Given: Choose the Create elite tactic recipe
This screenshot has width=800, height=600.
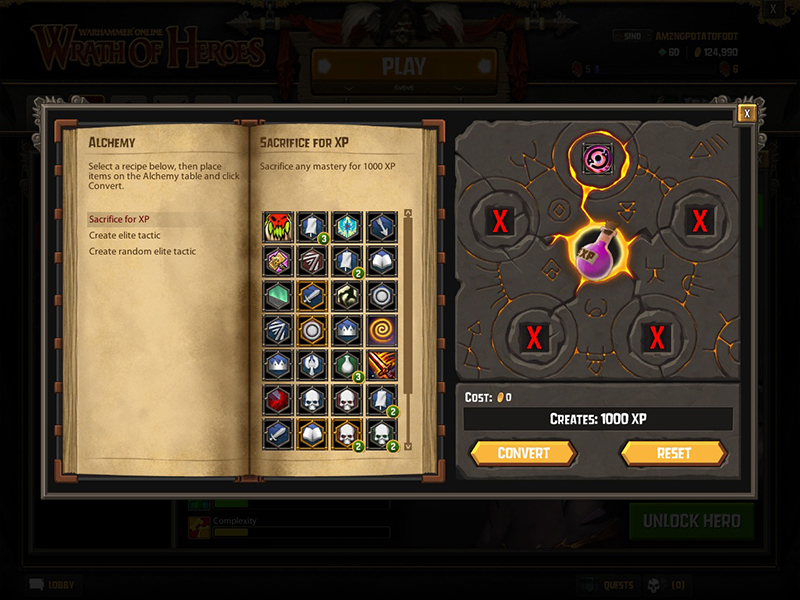Looking at the screenshot, I should coord(124,235).
